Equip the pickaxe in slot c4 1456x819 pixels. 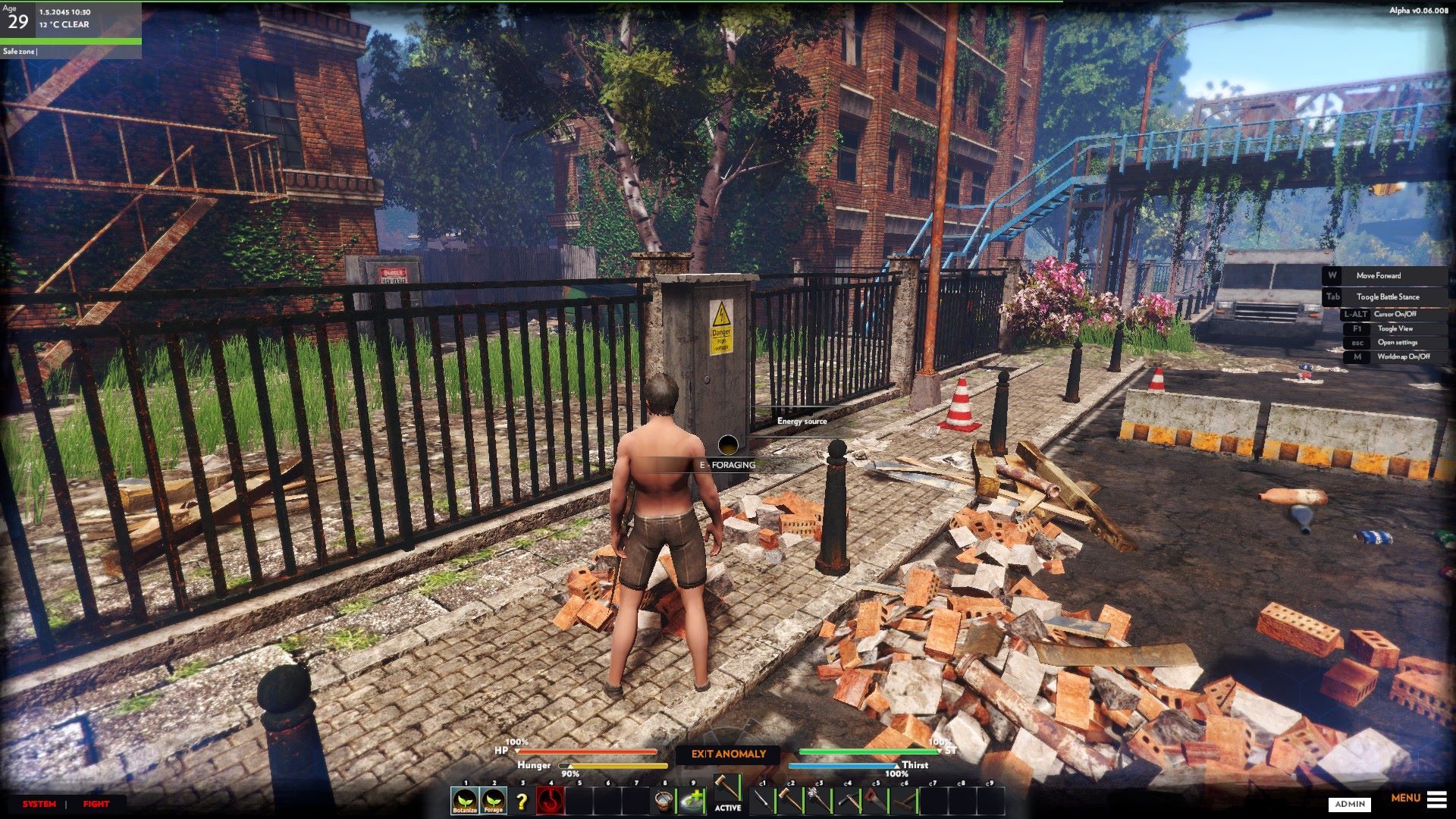pyautogui.click(x=847, y=800)
